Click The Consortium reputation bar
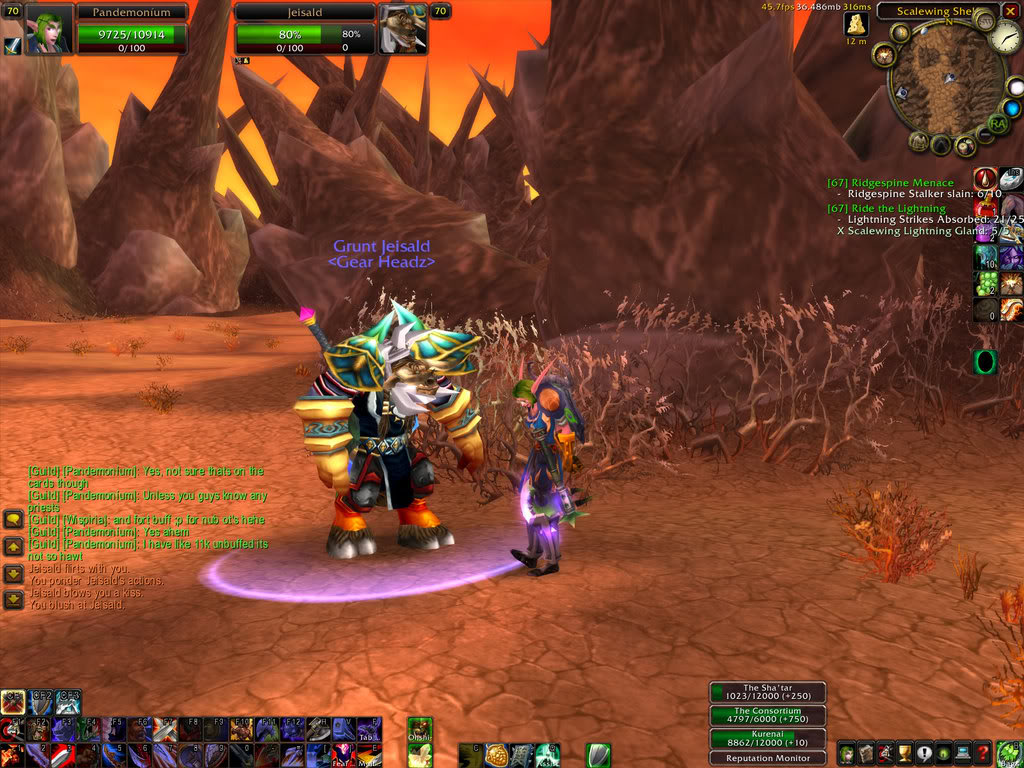The width and height of the screenshot is (1024, 768). [768, 715]
